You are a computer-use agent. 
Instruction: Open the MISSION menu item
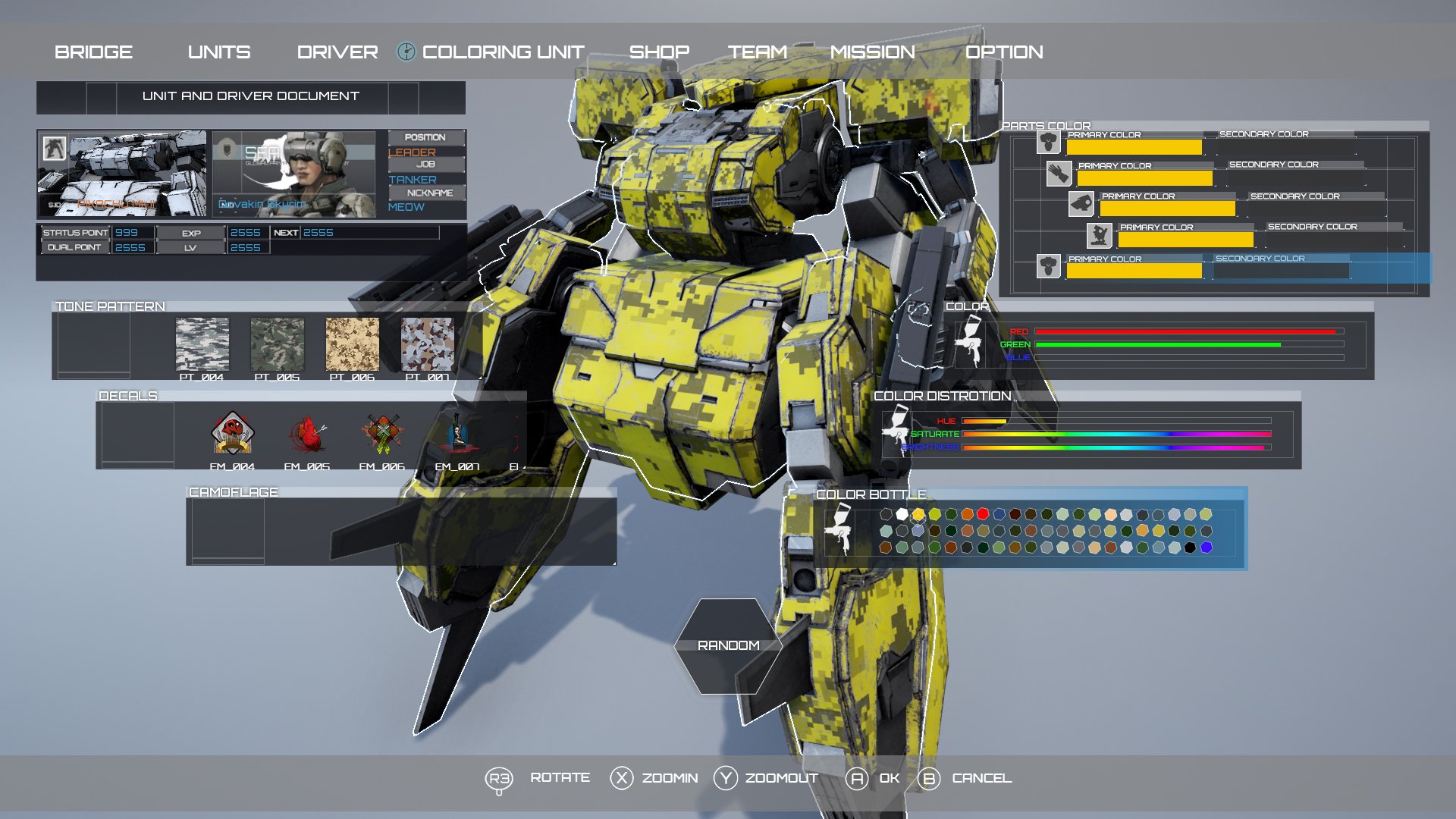(x=874, y=51)
